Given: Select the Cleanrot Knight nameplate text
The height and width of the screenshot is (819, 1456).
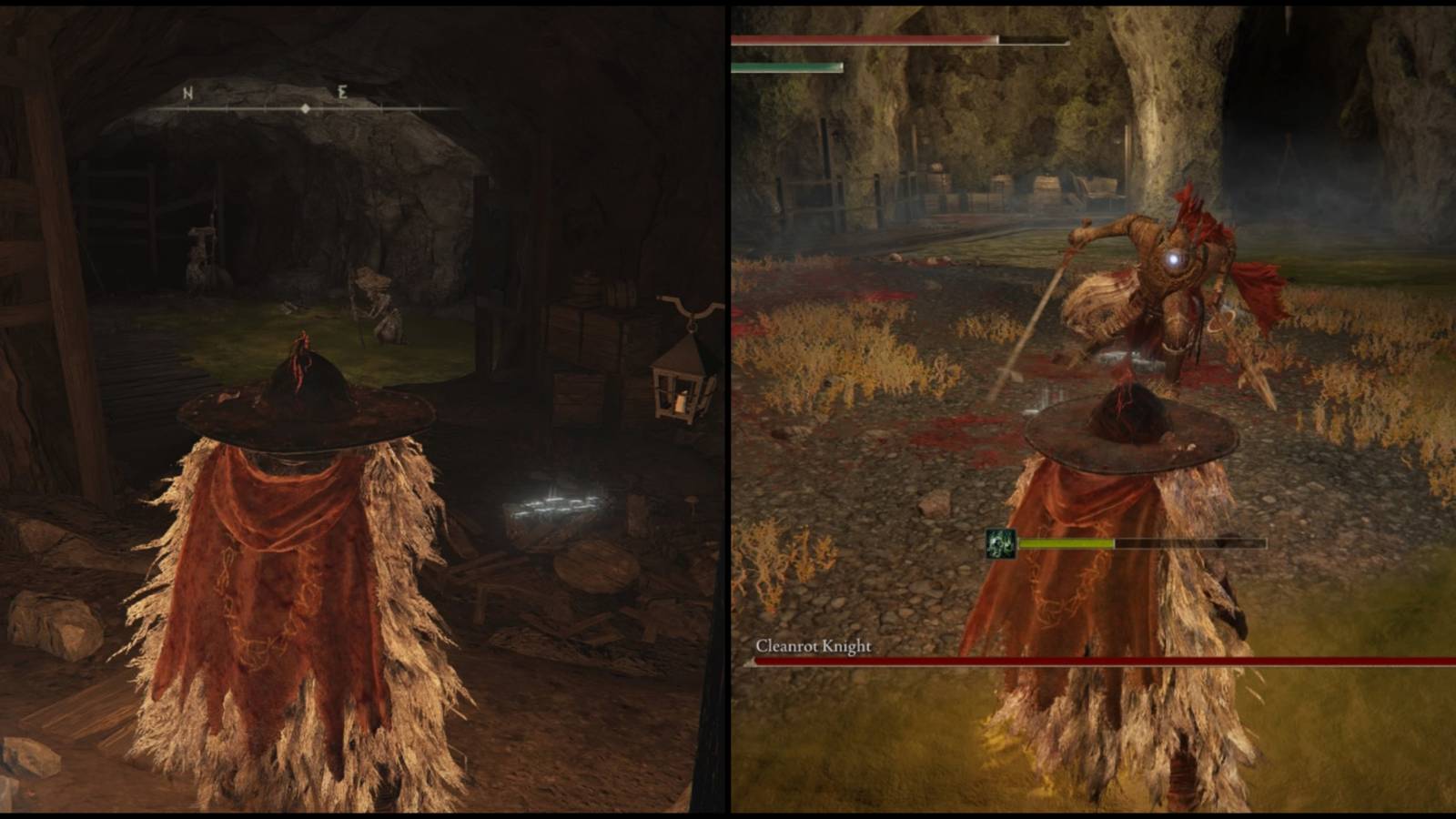Looking at the screenshot, I should [x=816, y=644].
